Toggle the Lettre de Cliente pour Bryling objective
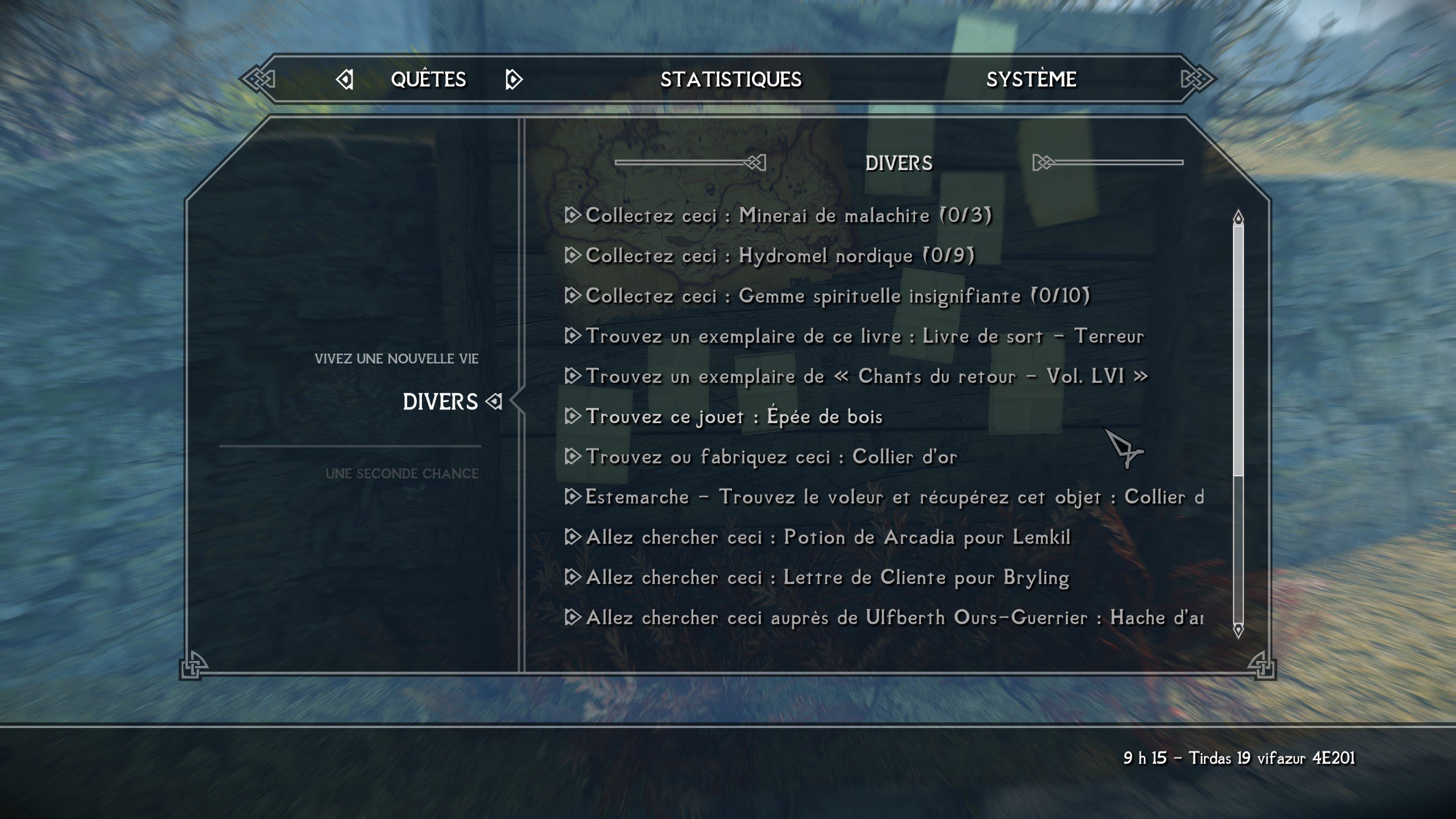 click(x=827, y=578)
